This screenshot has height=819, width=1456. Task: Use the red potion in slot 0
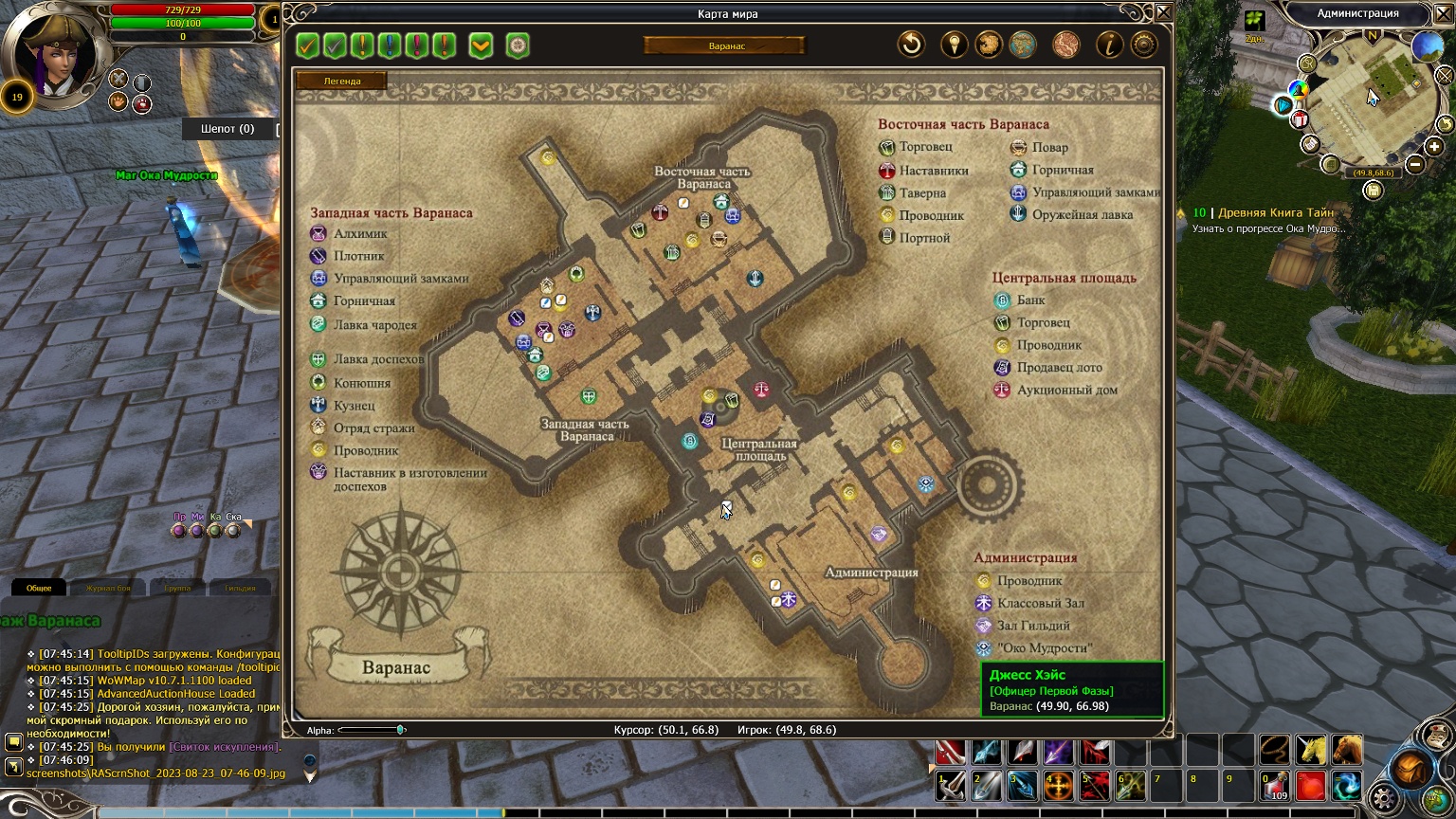pyautogui.click(x=1275, y=786)
